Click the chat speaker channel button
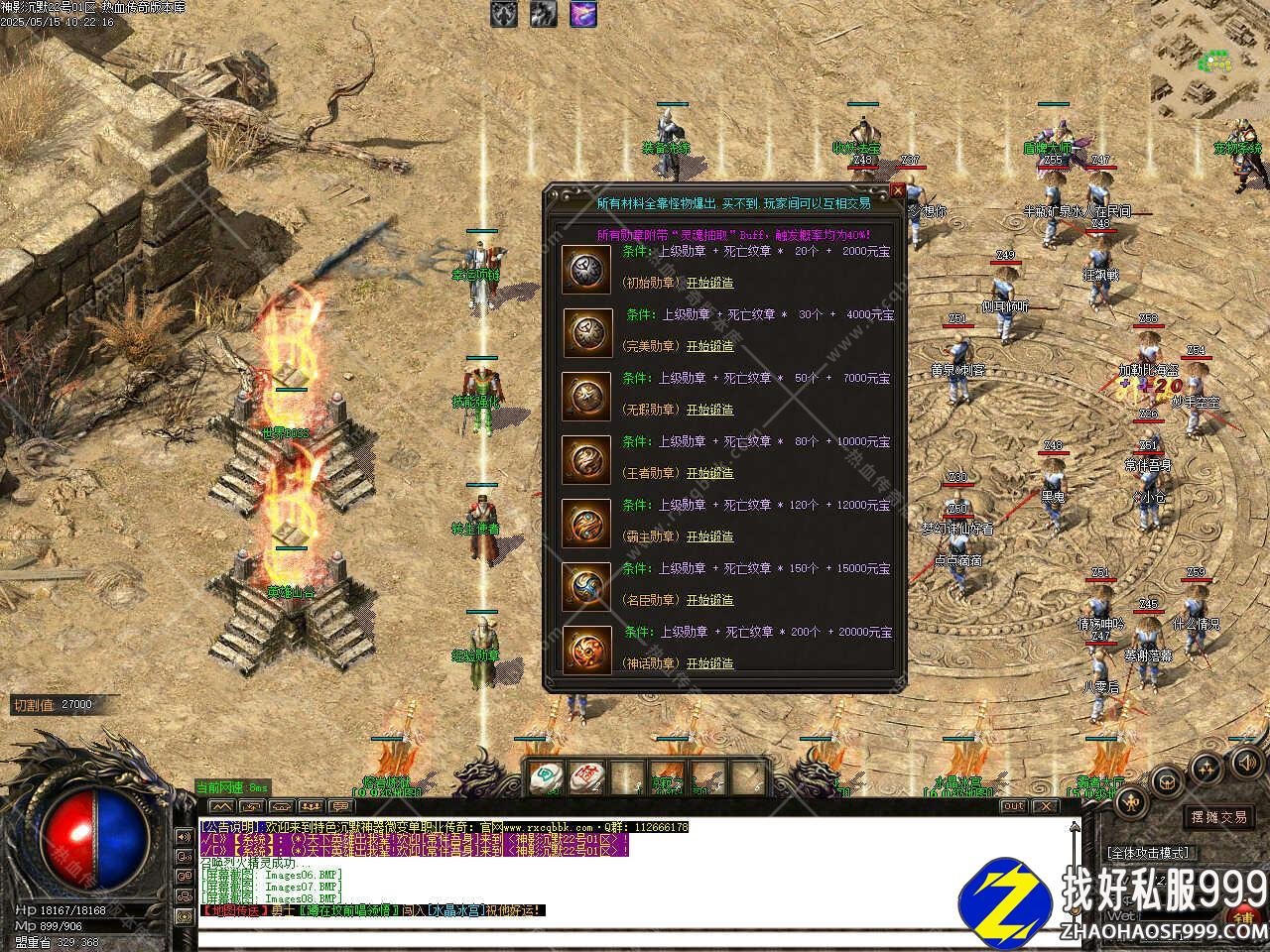The width and height of the screenshot is (1270, 952). pos(184,837)
